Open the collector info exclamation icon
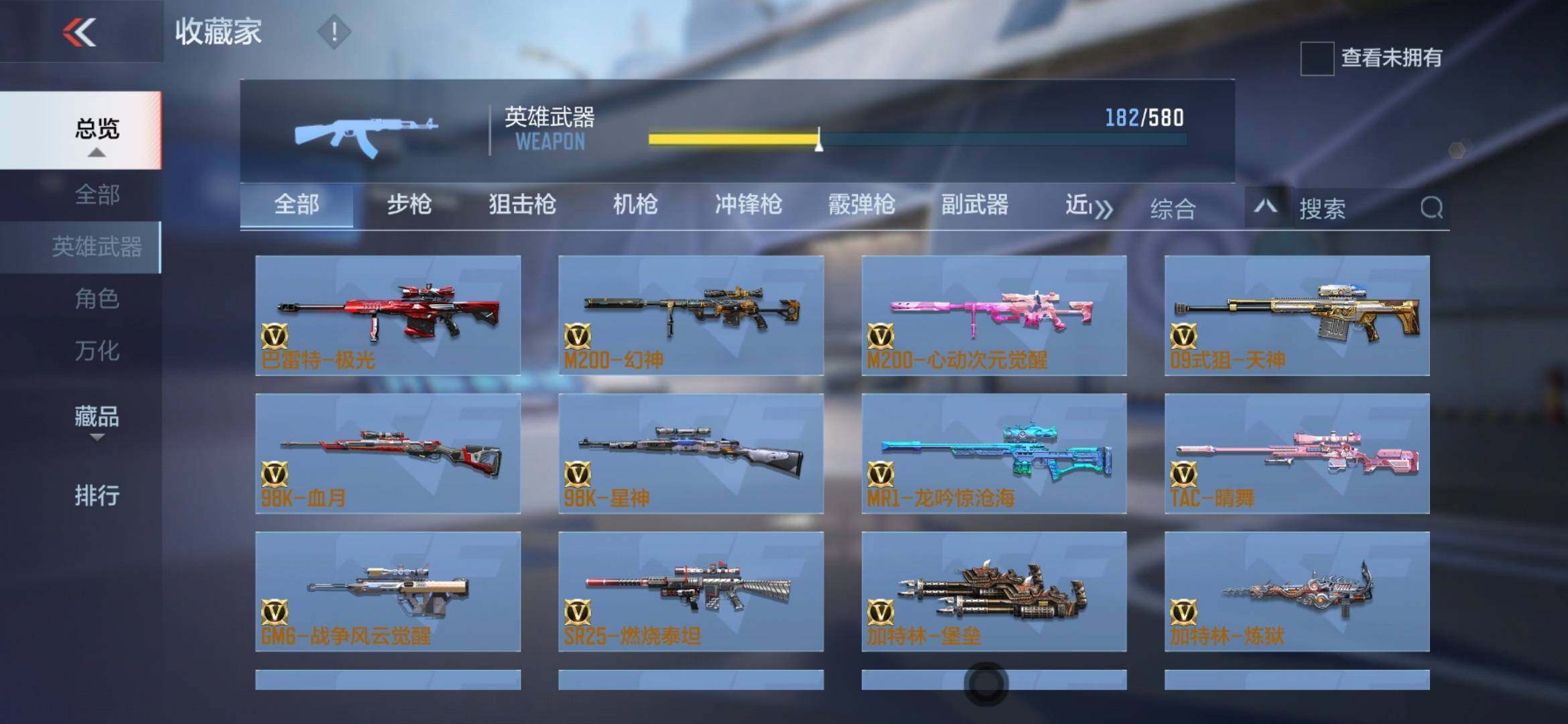 pyautogui.click(x=333, y=32)
